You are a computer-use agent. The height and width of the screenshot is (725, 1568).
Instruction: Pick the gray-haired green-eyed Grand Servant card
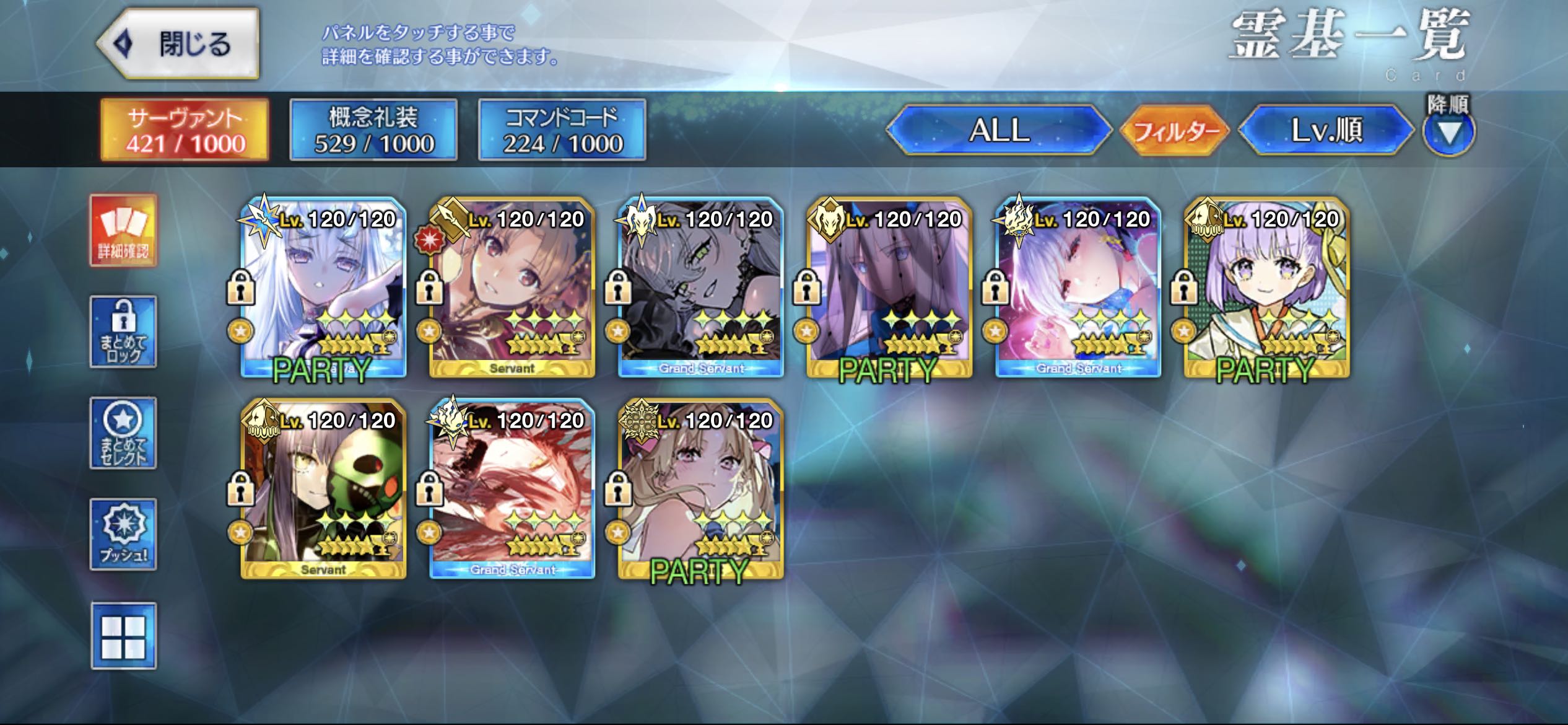(x=701, y=288)
